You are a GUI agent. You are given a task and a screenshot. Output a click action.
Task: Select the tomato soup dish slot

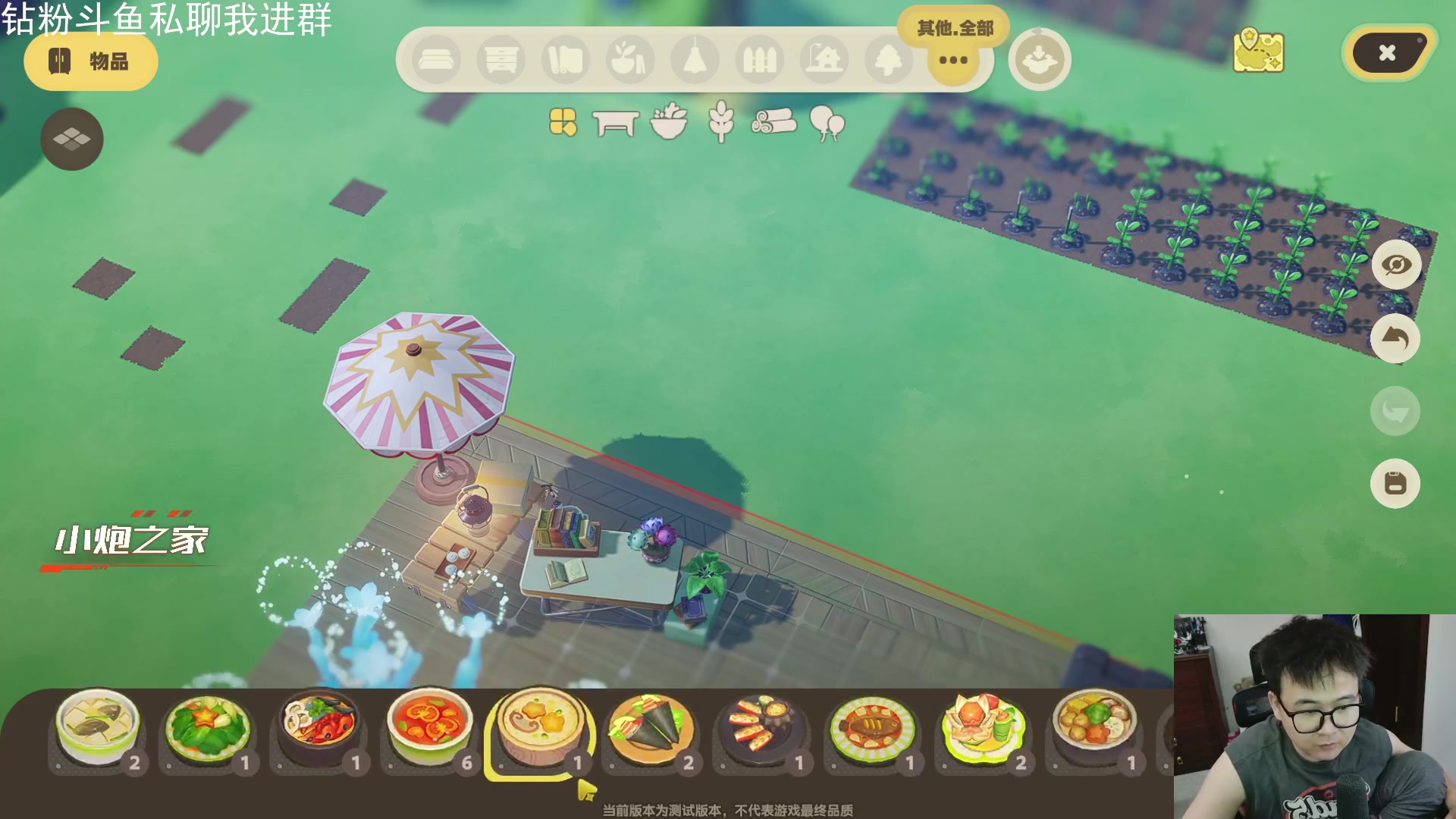pos(430,730)
